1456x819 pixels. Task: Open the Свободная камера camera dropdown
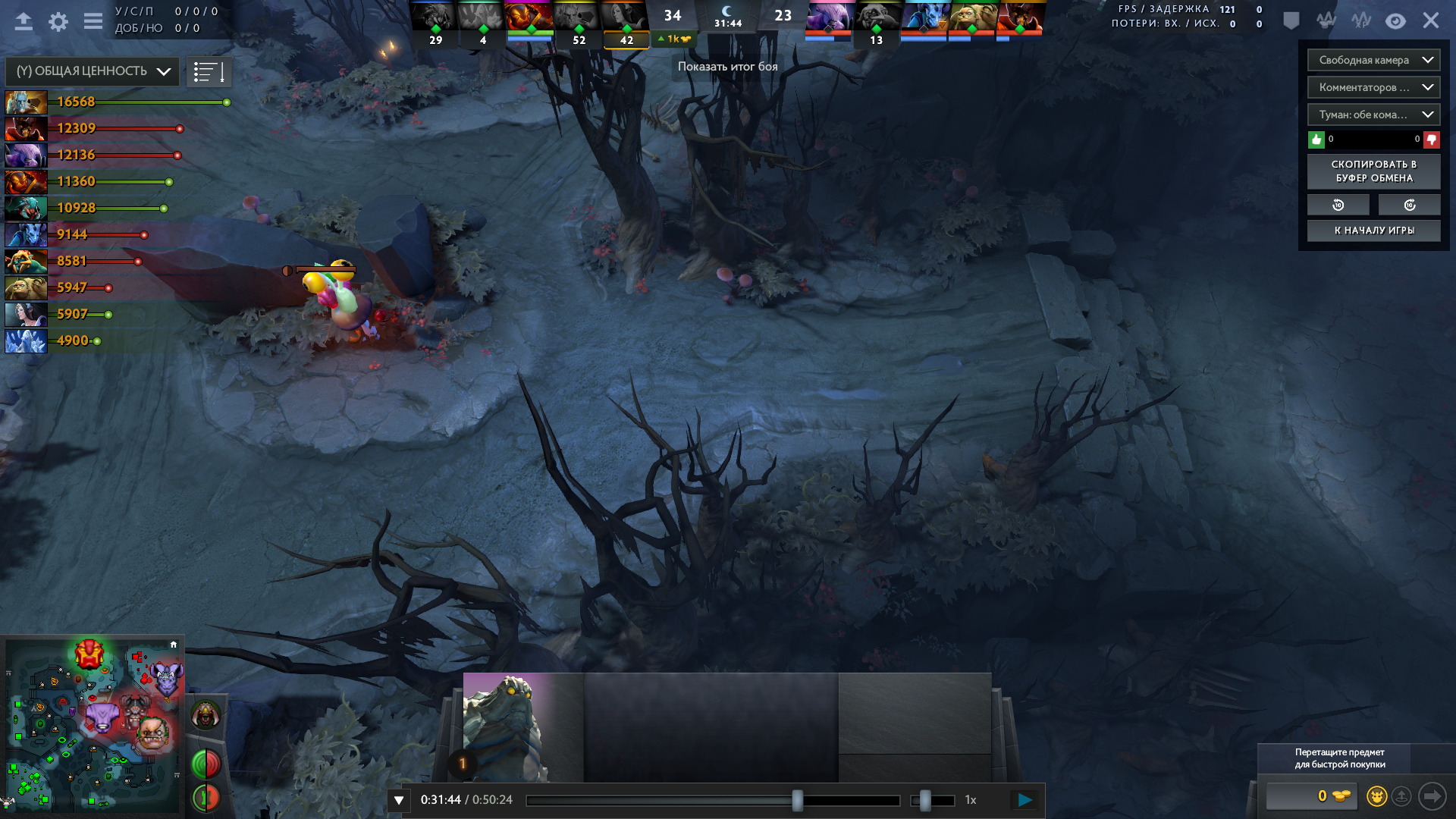pos(1373,60)
